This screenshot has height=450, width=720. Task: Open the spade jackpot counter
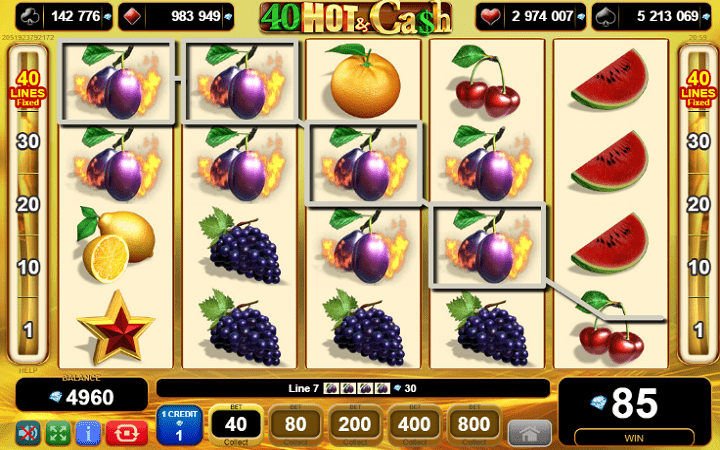click(x=650, y=16)
